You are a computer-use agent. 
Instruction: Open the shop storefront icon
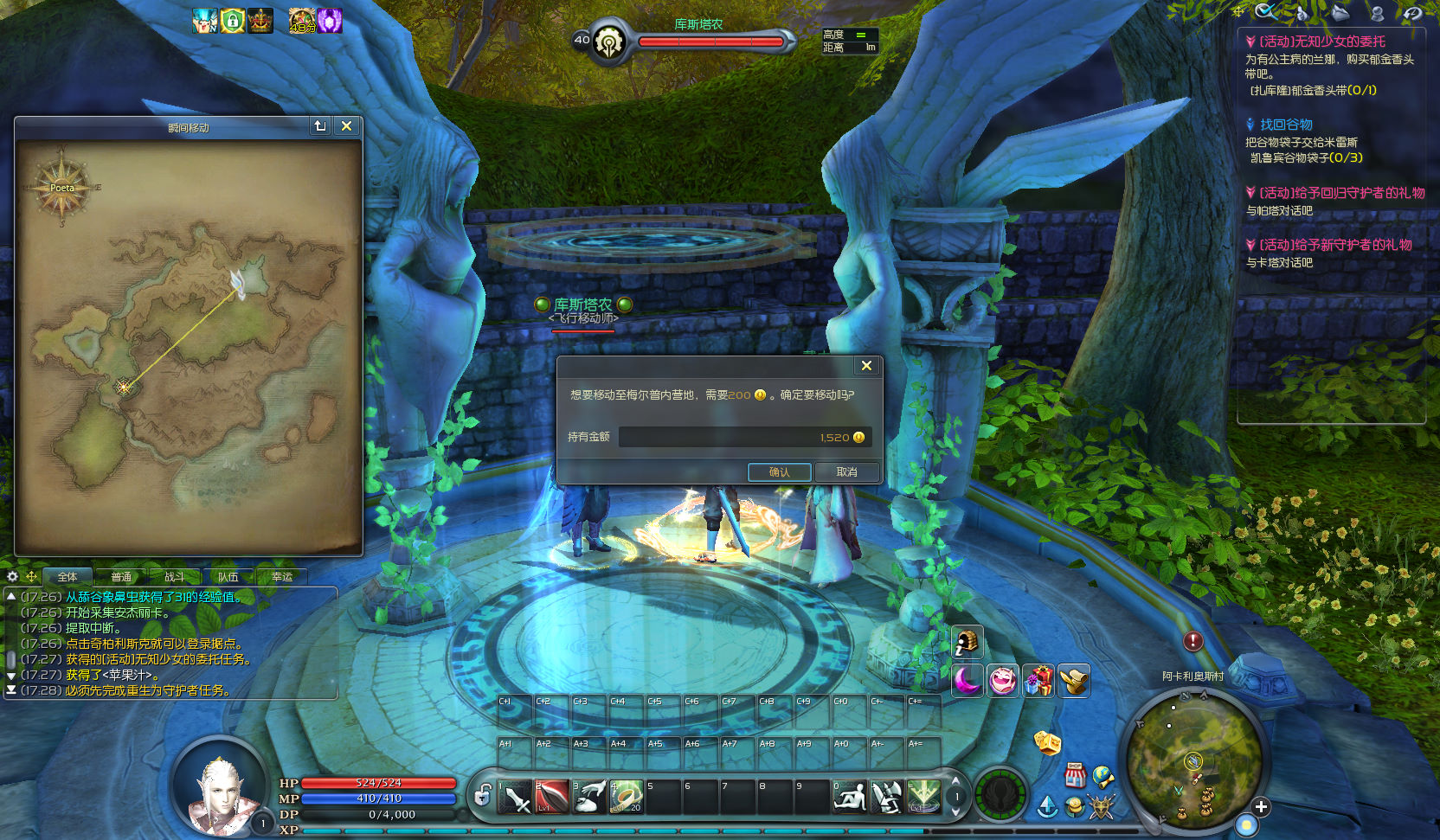(1075, 775)
